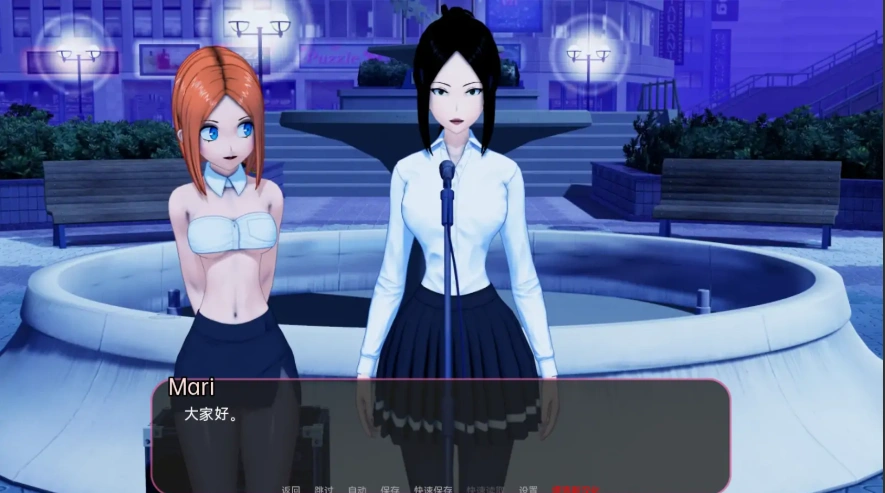Activate the 跳过 (Skip) option
The width and height of the screenshot is (885, 493).
(324, 489)
